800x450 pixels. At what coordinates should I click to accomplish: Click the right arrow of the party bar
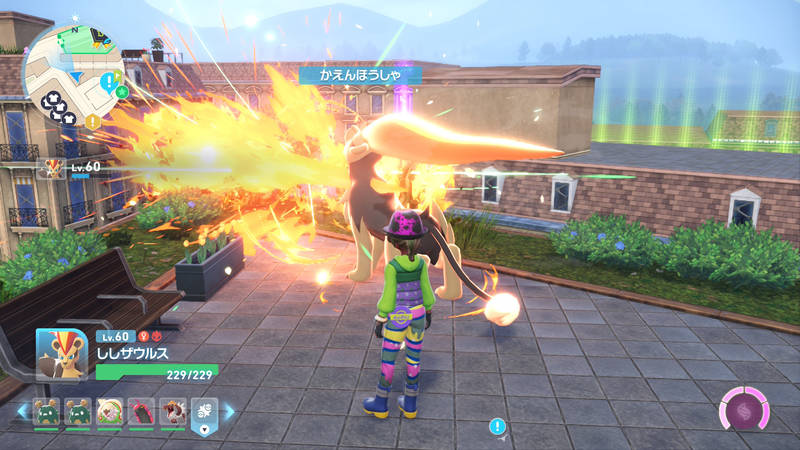229,411
